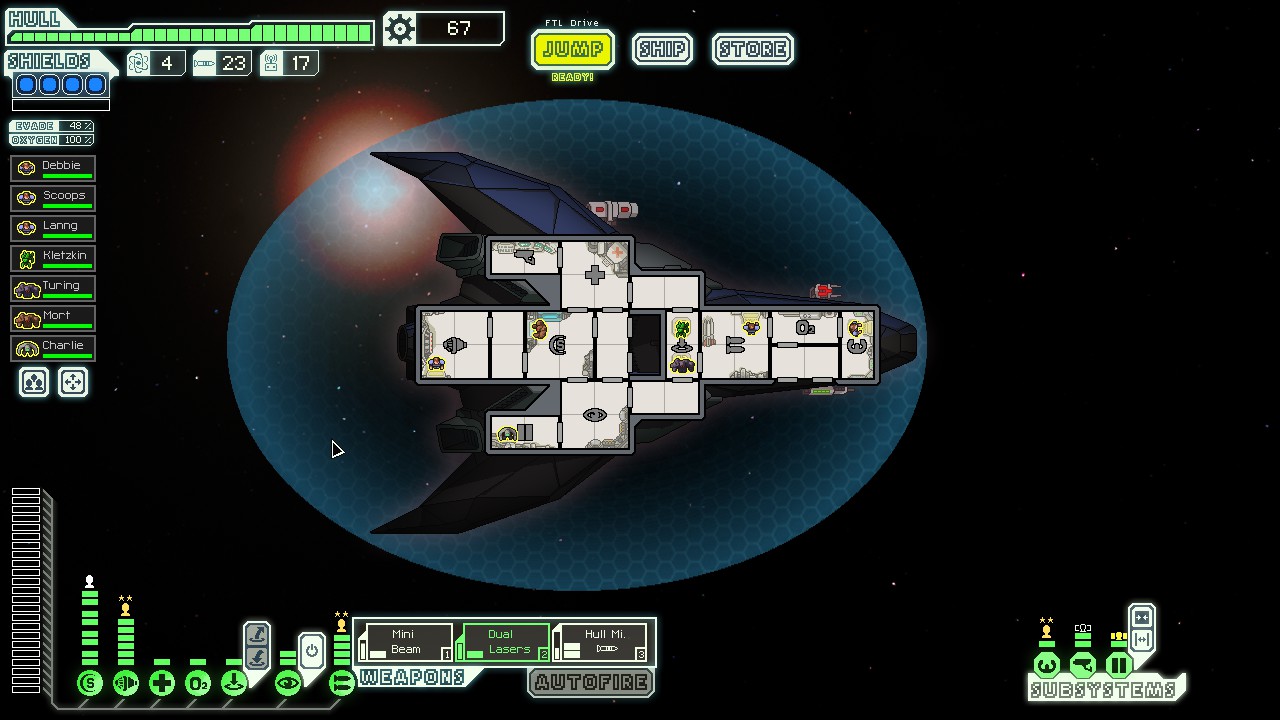The height and width of the screenshot is (720, 1280).
Task: Click the medbay system icon
Action: (x=162, y=684)
